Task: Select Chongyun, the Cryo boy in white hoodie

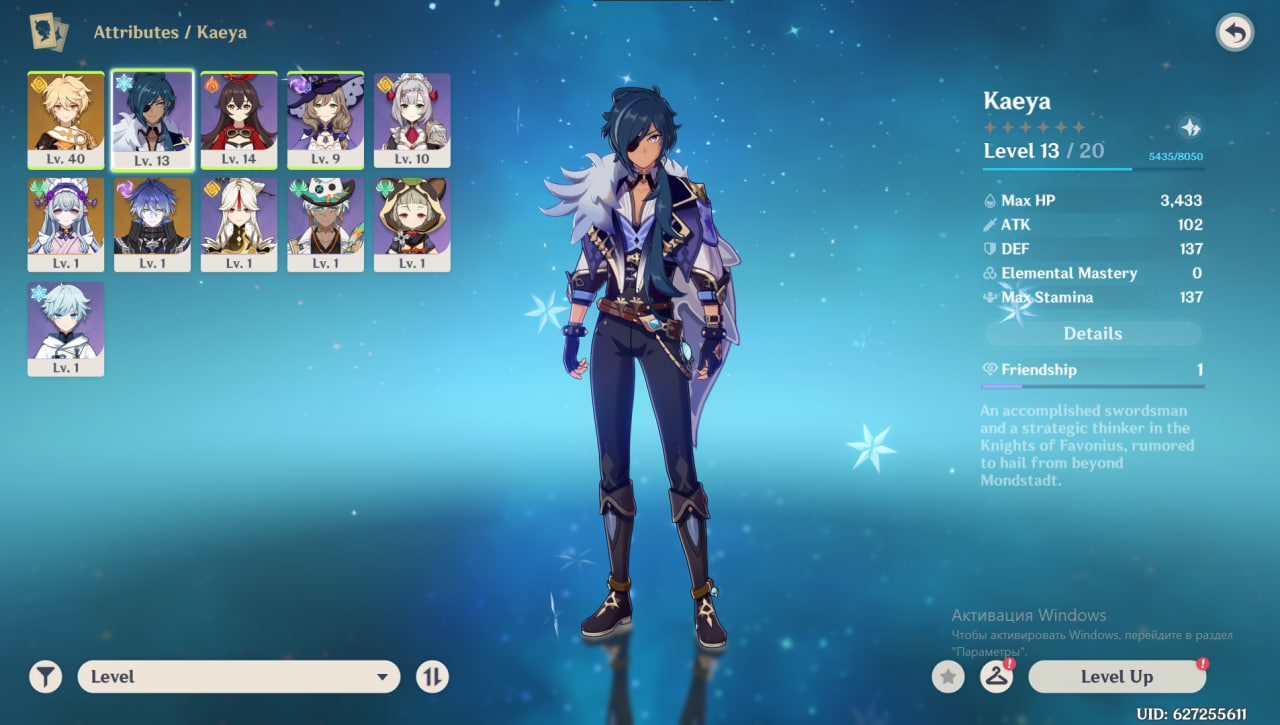Action: point(65,328)
